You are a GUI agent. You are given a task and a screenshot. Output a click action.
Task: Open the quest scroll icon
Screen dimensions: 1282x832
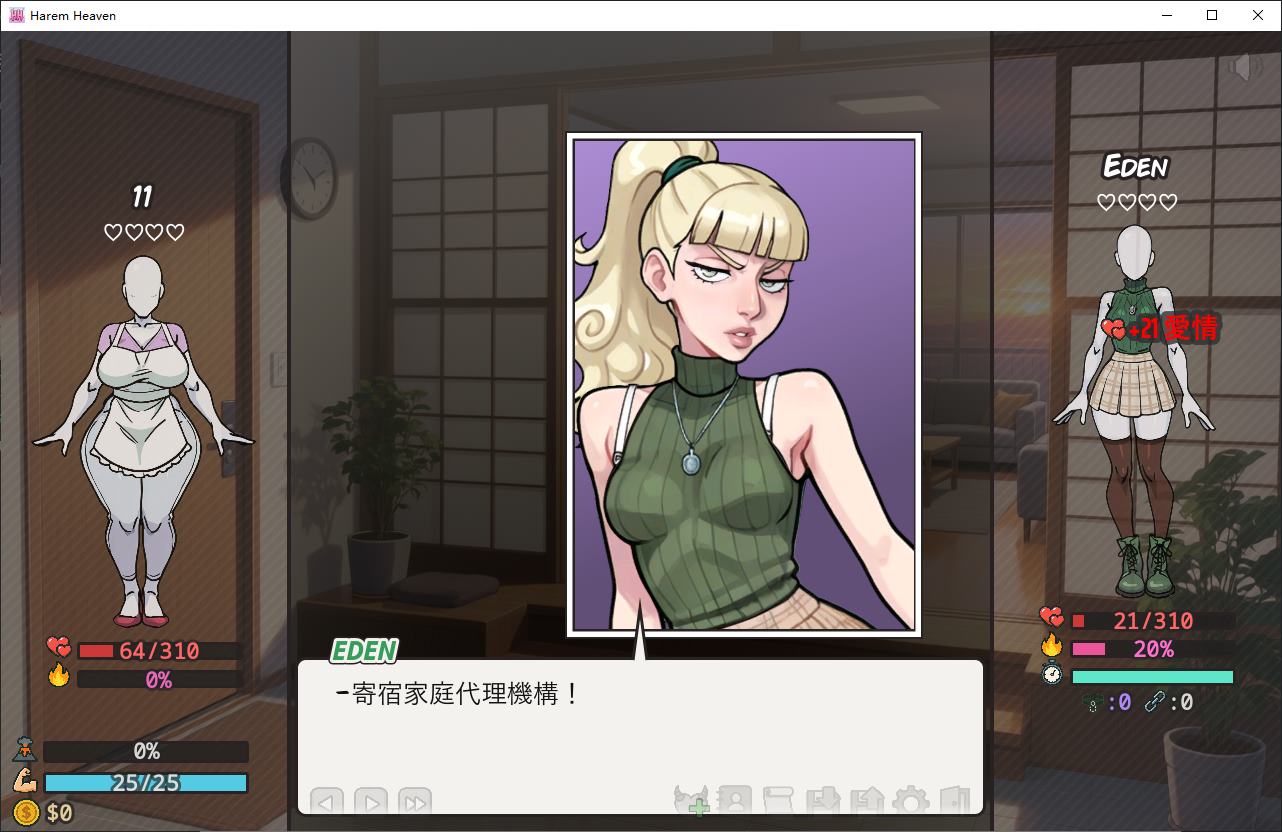778,800
